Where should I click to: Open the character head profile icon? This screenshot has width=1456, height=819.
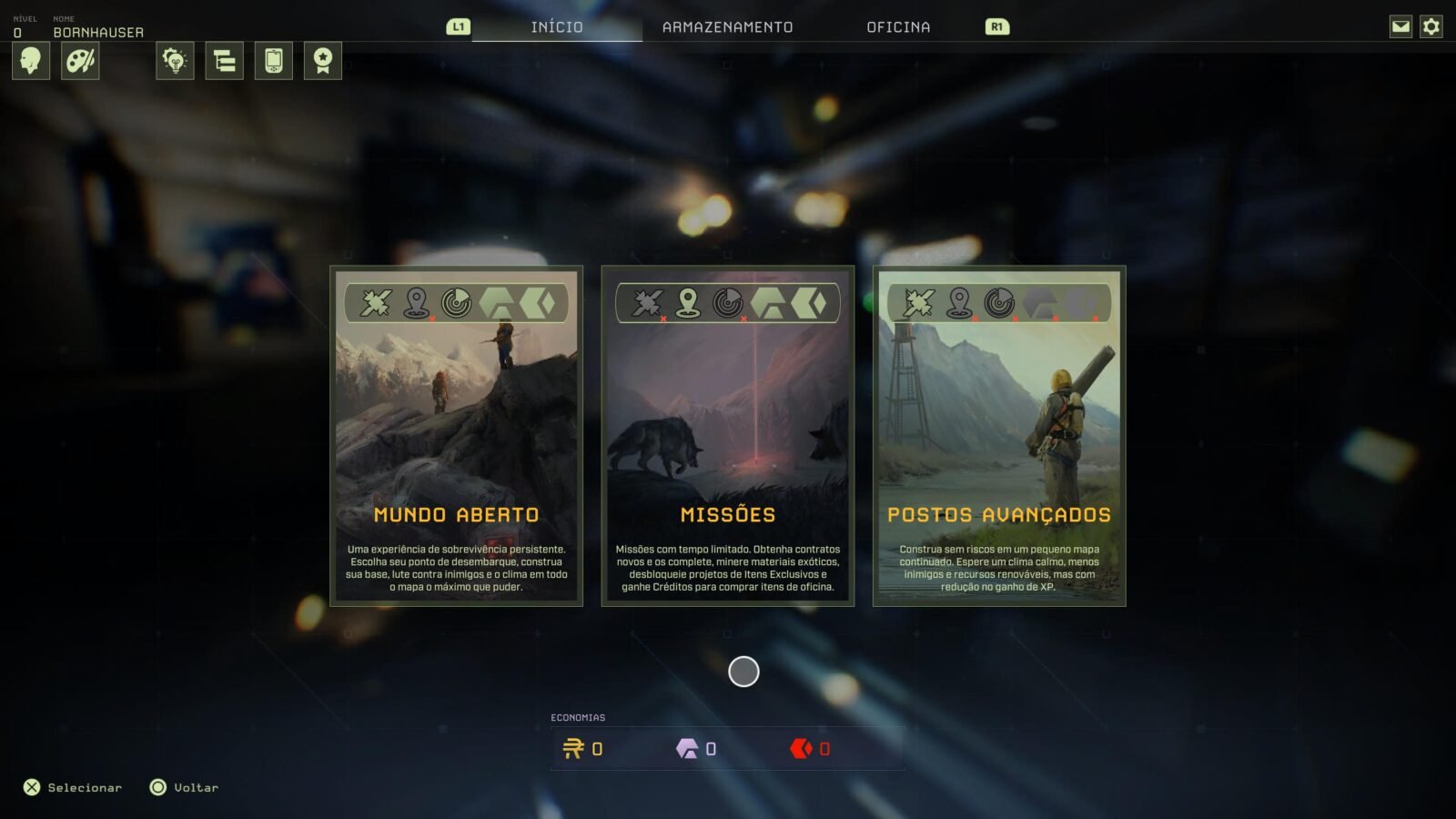(30, 61)
